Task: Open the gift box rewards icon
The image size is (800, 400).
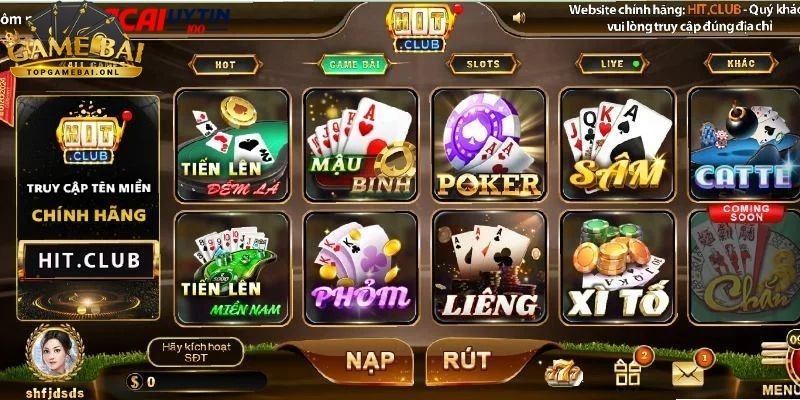Action: click(628, 372)
